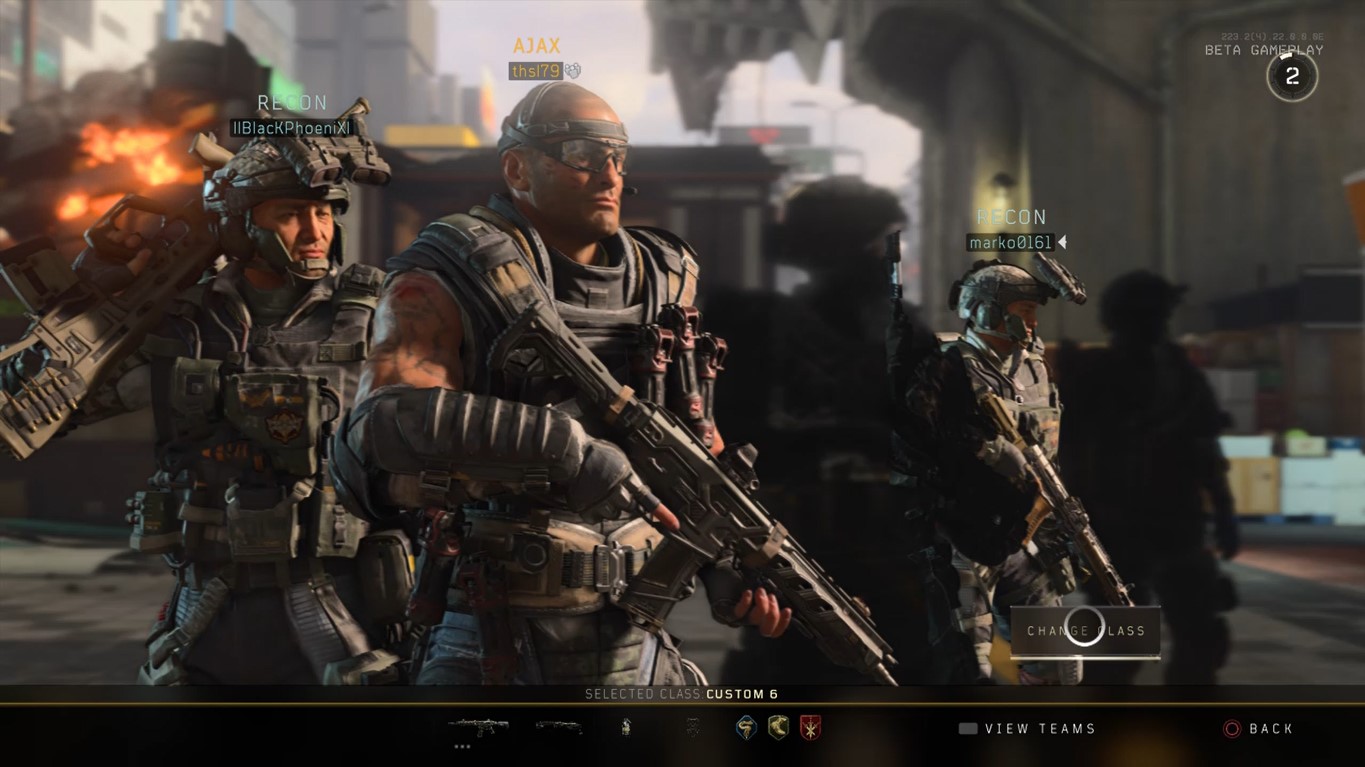1365x767 pixels.
Task: Select the special equipment slot icon
Action: click(690, 728)
